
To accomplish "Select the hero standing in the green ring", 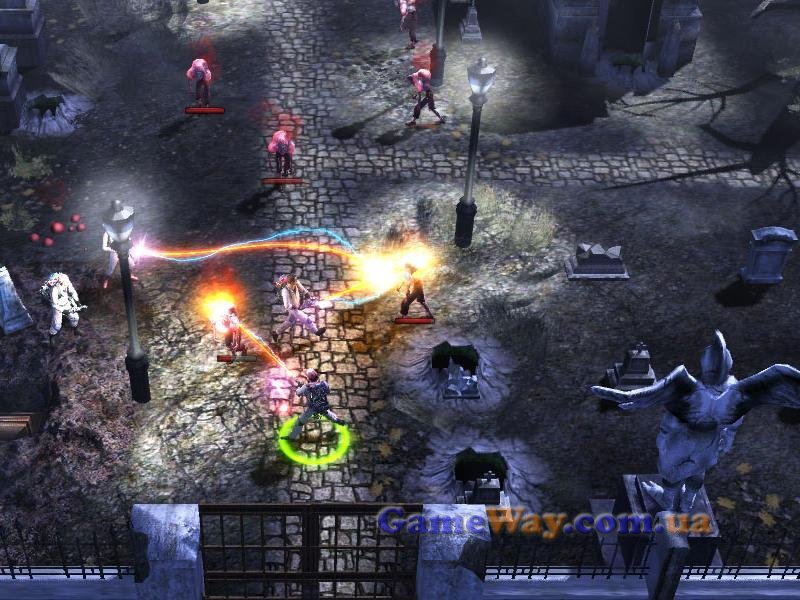I will tap(315, 403).
